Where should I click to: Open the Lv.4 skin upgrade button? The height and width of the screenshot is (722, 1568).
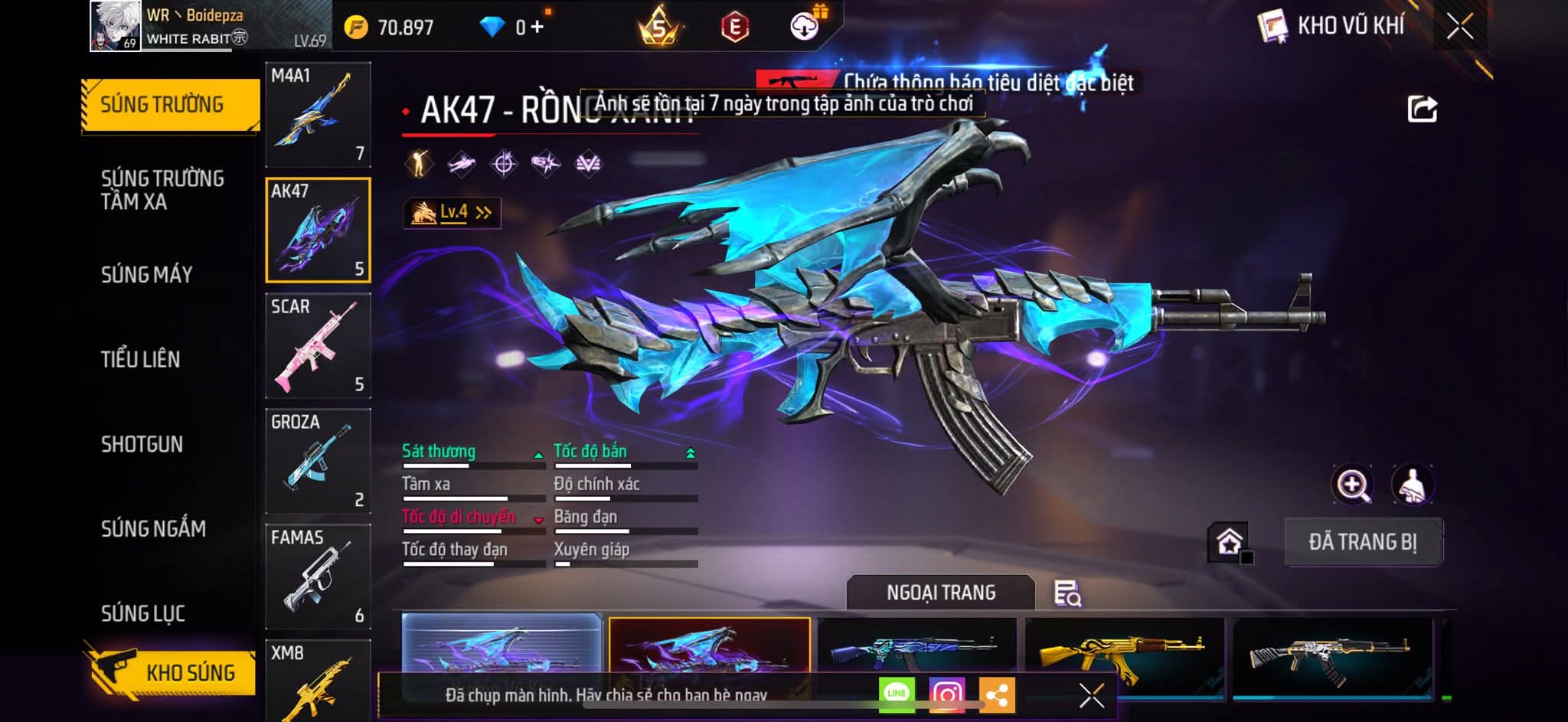pos(452,213)
